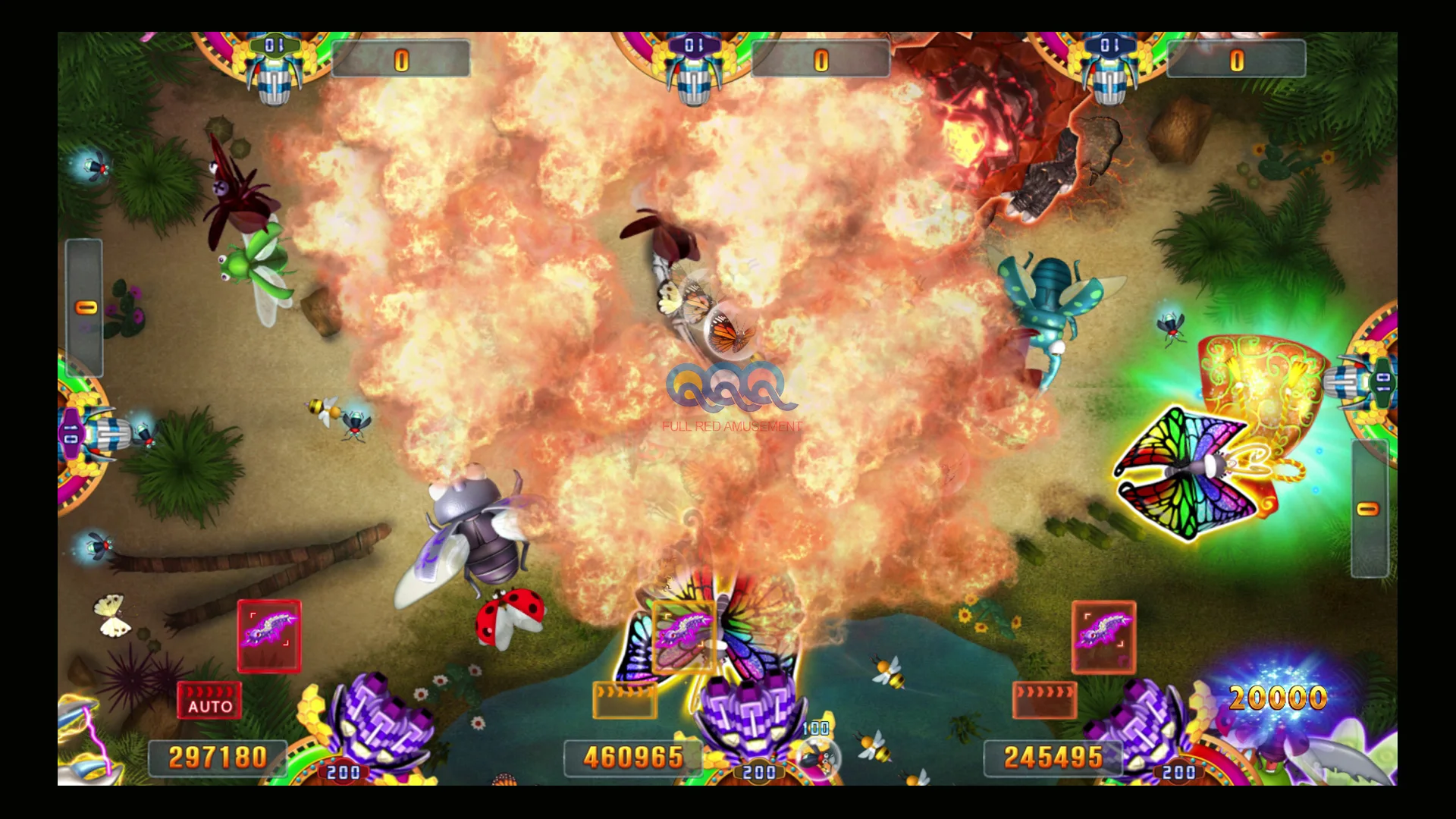Activate the yellow arrow button above score 460965
The height and width of the screenshot is (819, 1456).
pos(624,700)
